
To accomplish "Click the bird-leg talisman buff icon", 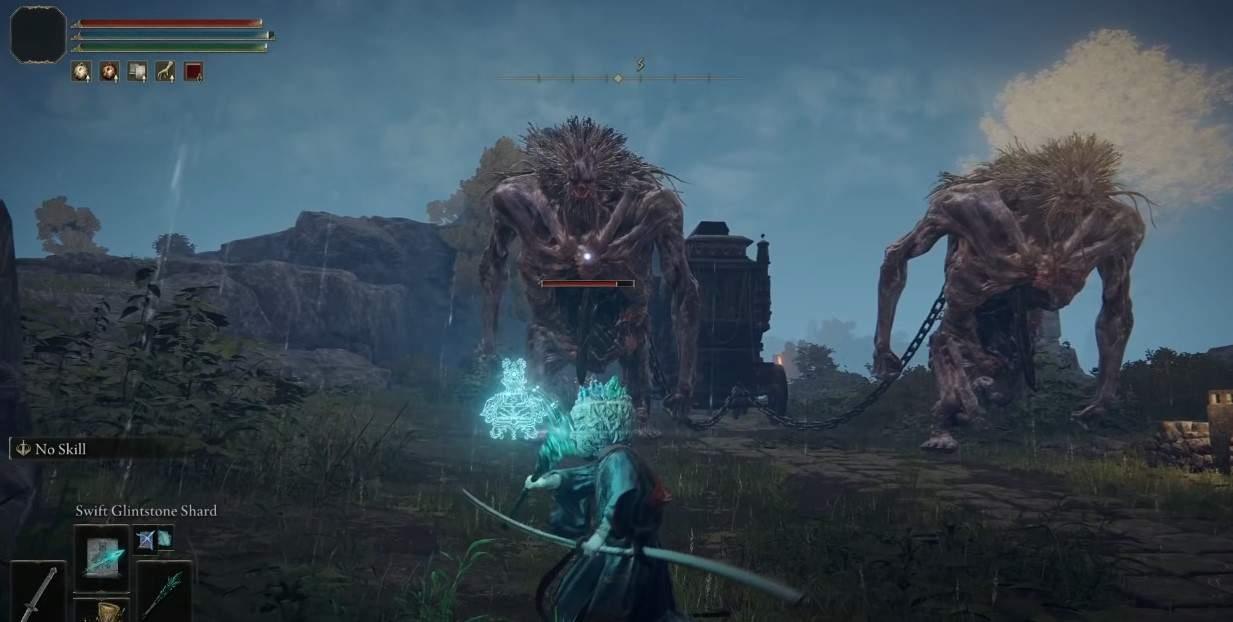I will tap(165, 71).
